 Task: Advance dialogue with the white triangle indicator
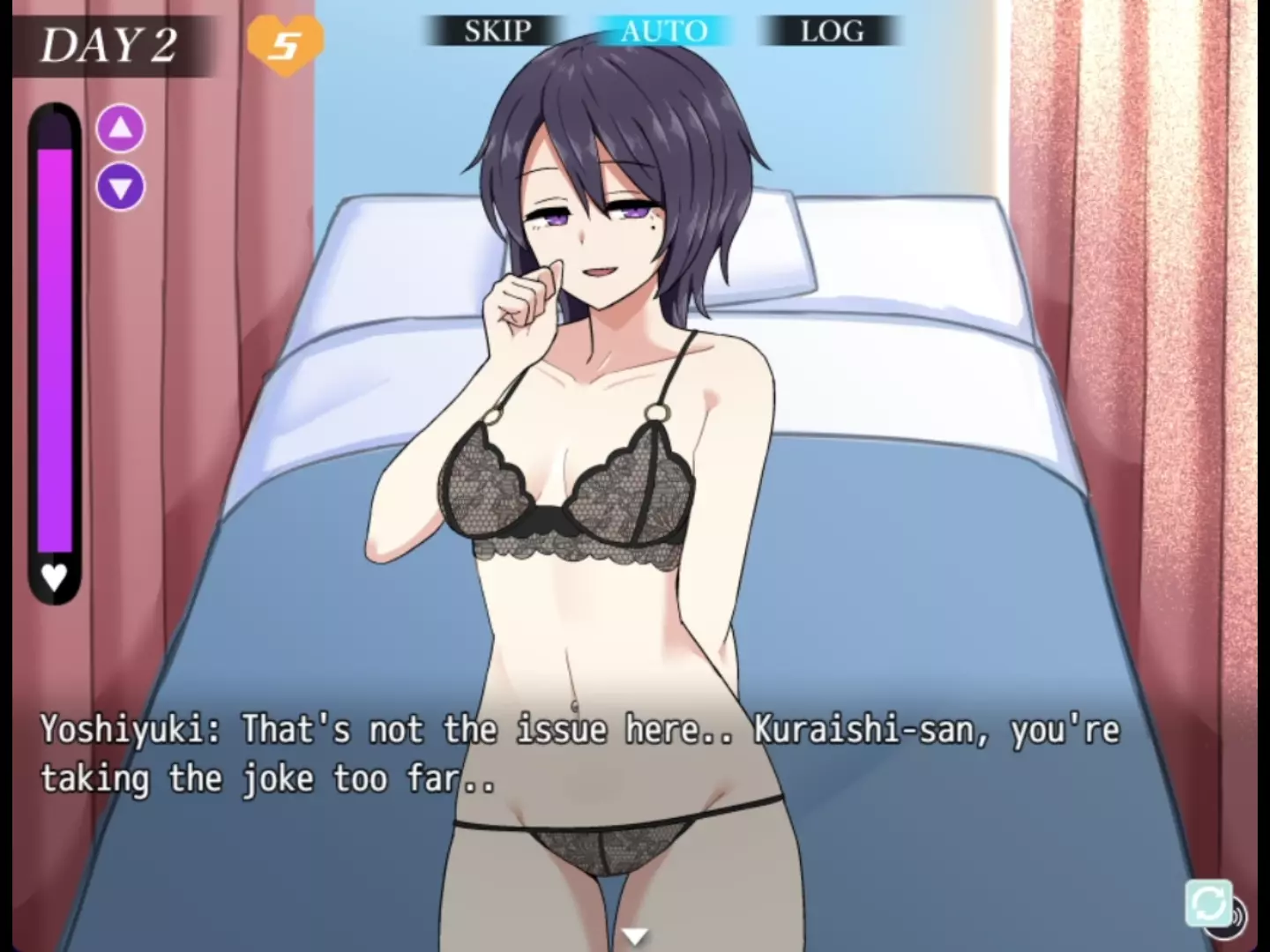(634, 936)
